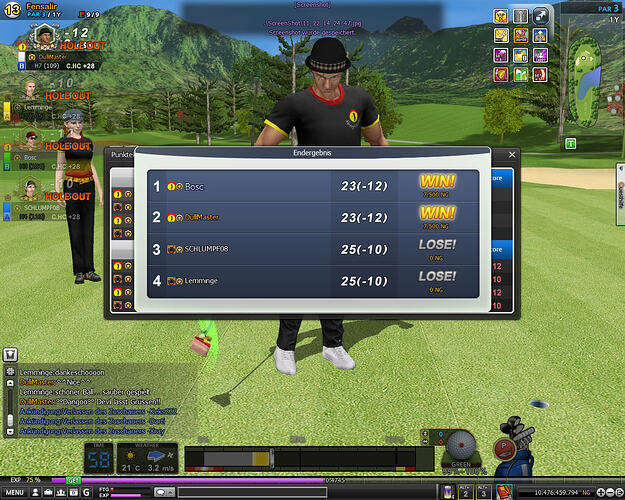Viewport: 625px width, 500px height.
Task: Toggle the green T marker below minimap
Action: [x=570, y=143]
